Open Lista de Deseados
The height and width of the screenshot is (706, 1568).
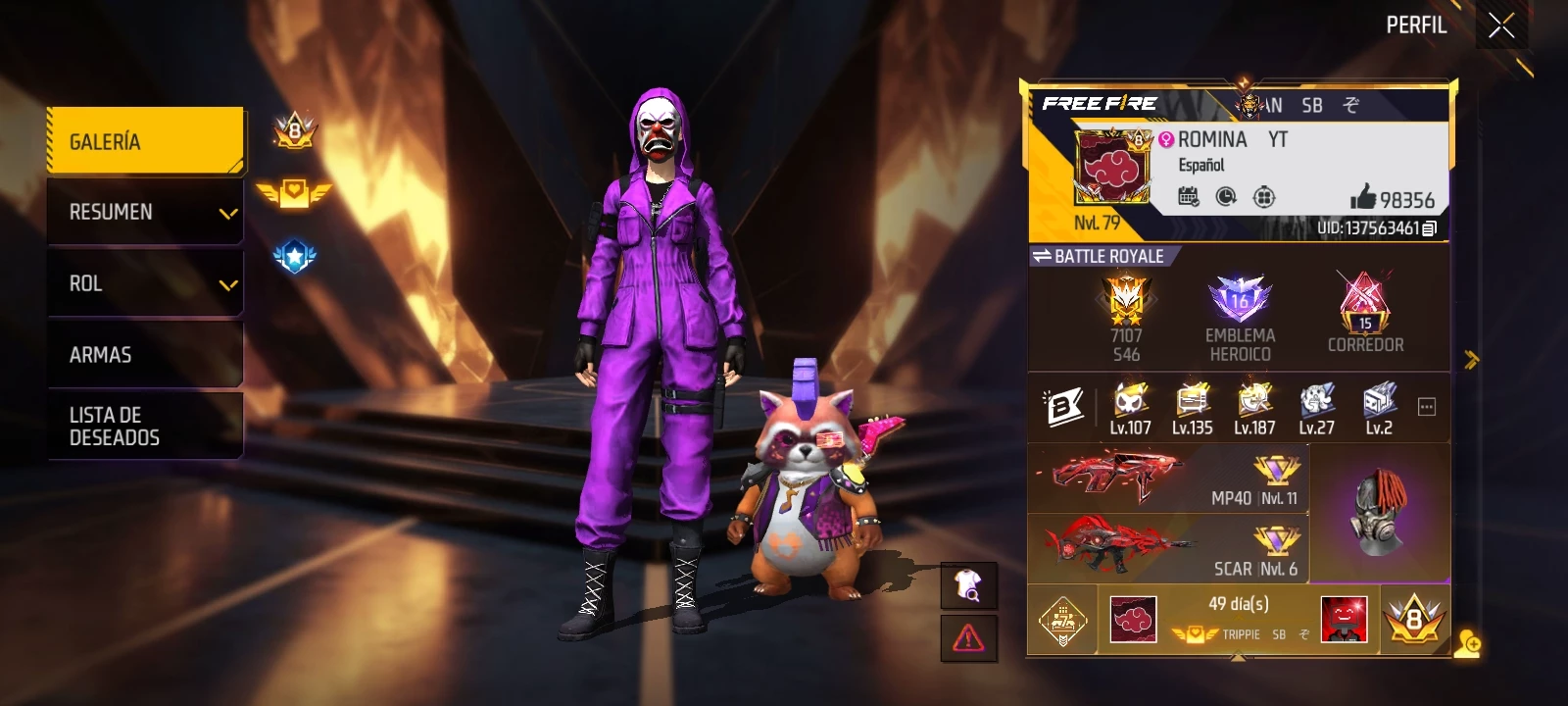145,426
